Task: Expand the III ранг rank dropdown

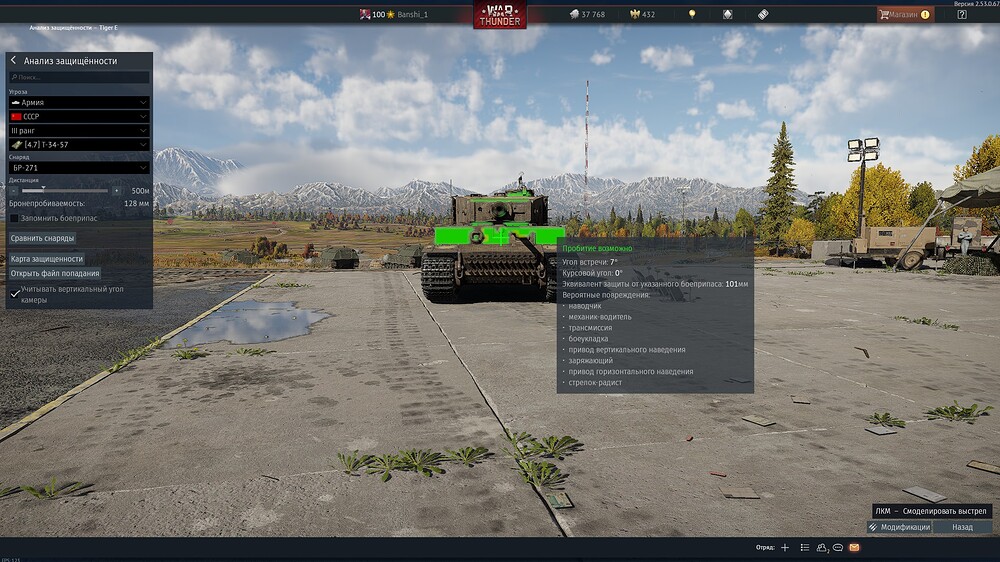Action: [x=79, y=130]
